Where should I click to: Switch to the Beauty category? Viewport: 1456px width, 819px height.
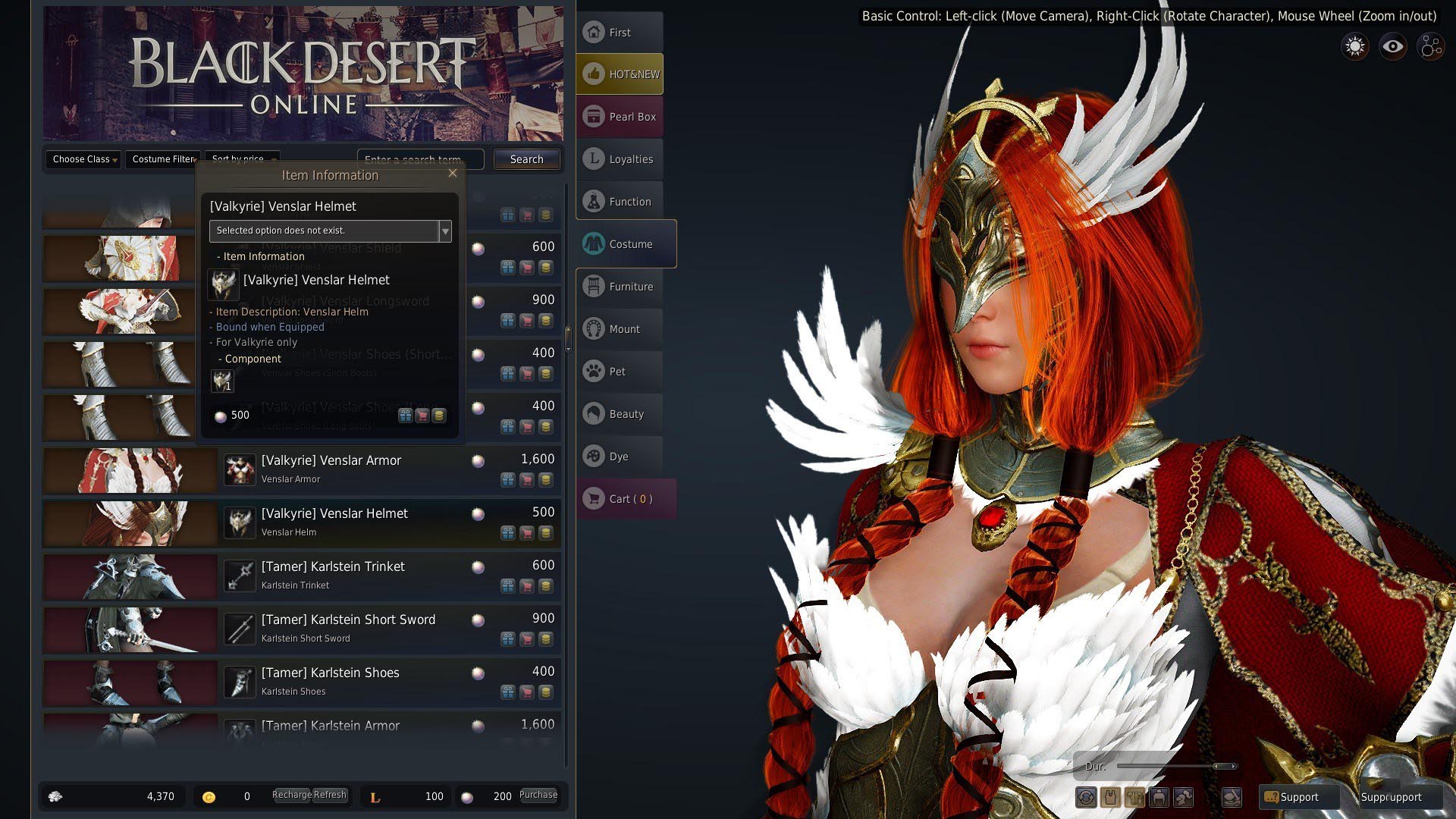[x=620, y=414]
